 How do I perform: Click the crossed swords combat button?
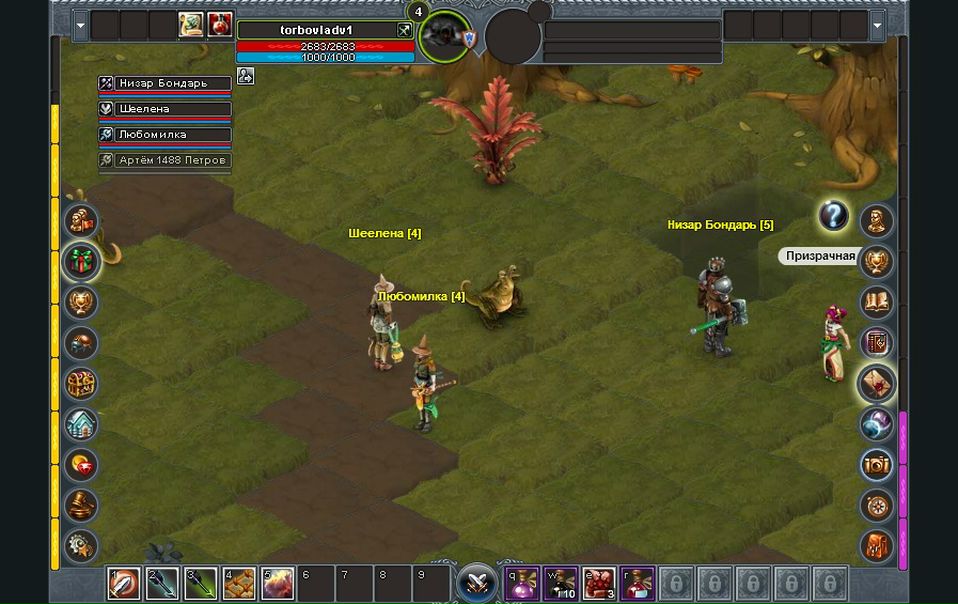point(477,582)
